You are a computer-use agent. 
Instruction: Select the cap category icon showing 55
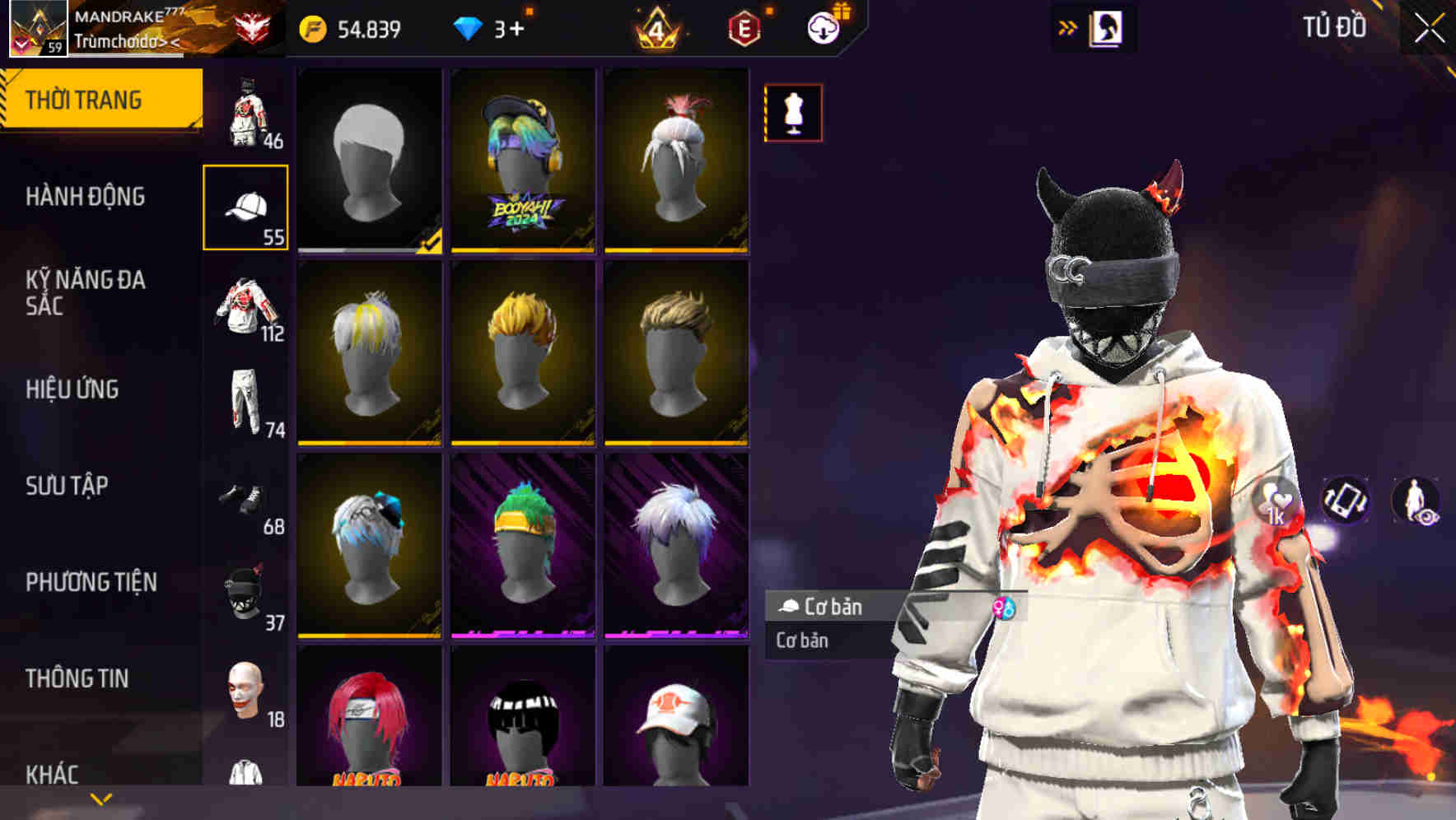[x=245, y=206]
